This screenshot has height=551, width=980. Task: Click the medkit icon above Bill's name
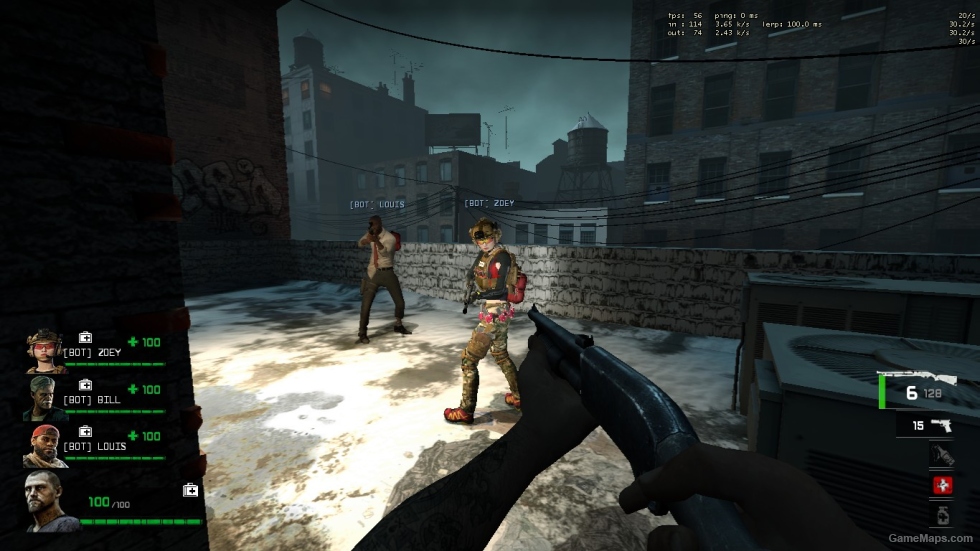pyautogui.click(x=85, y=385)
